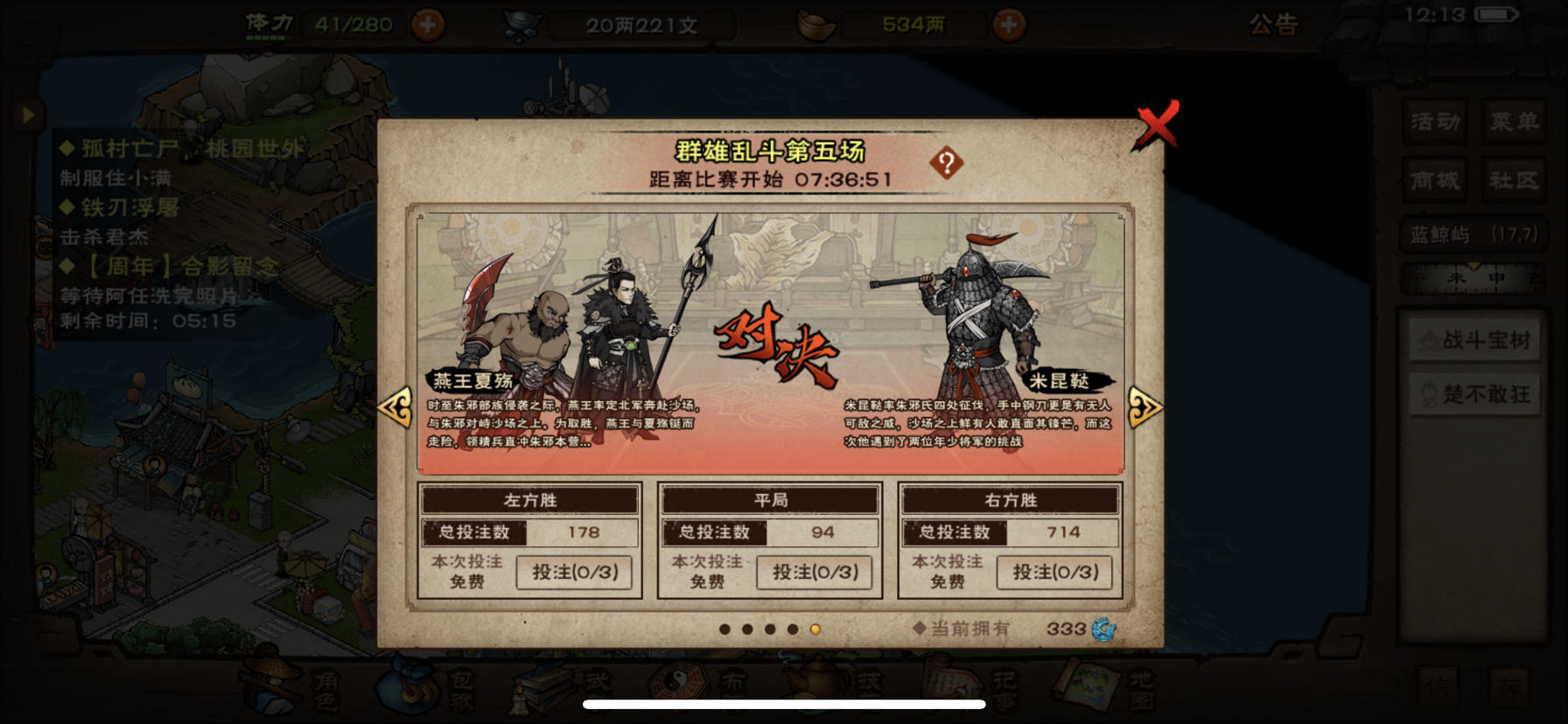This screenshot has height=724, width=1568.
Task: Add stamina via the plus icon
Action: point(428,24)
